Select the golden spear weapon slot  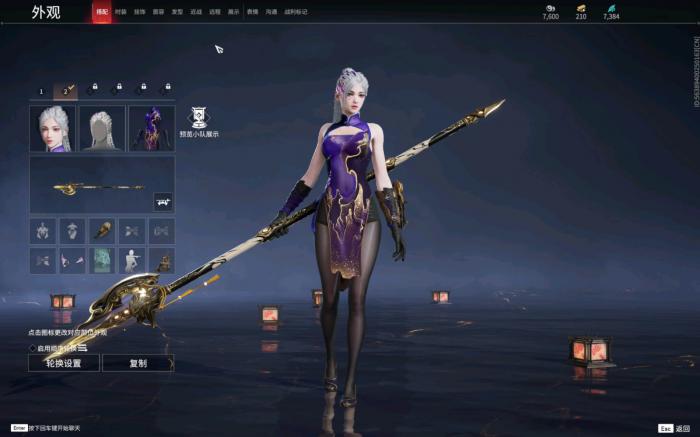click(90, 185)
